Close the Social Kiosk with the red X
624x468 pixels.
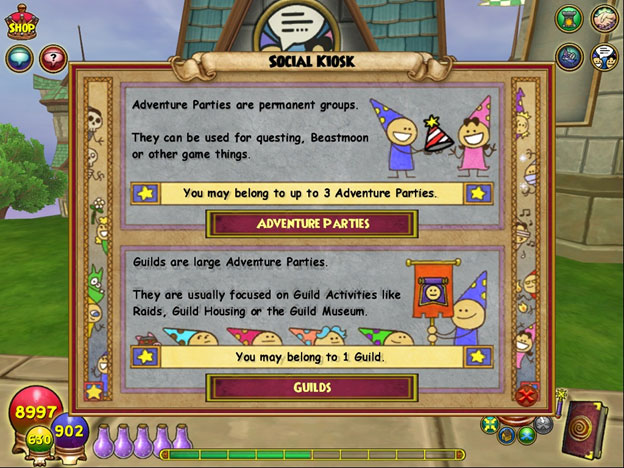[x=527, y=394]
